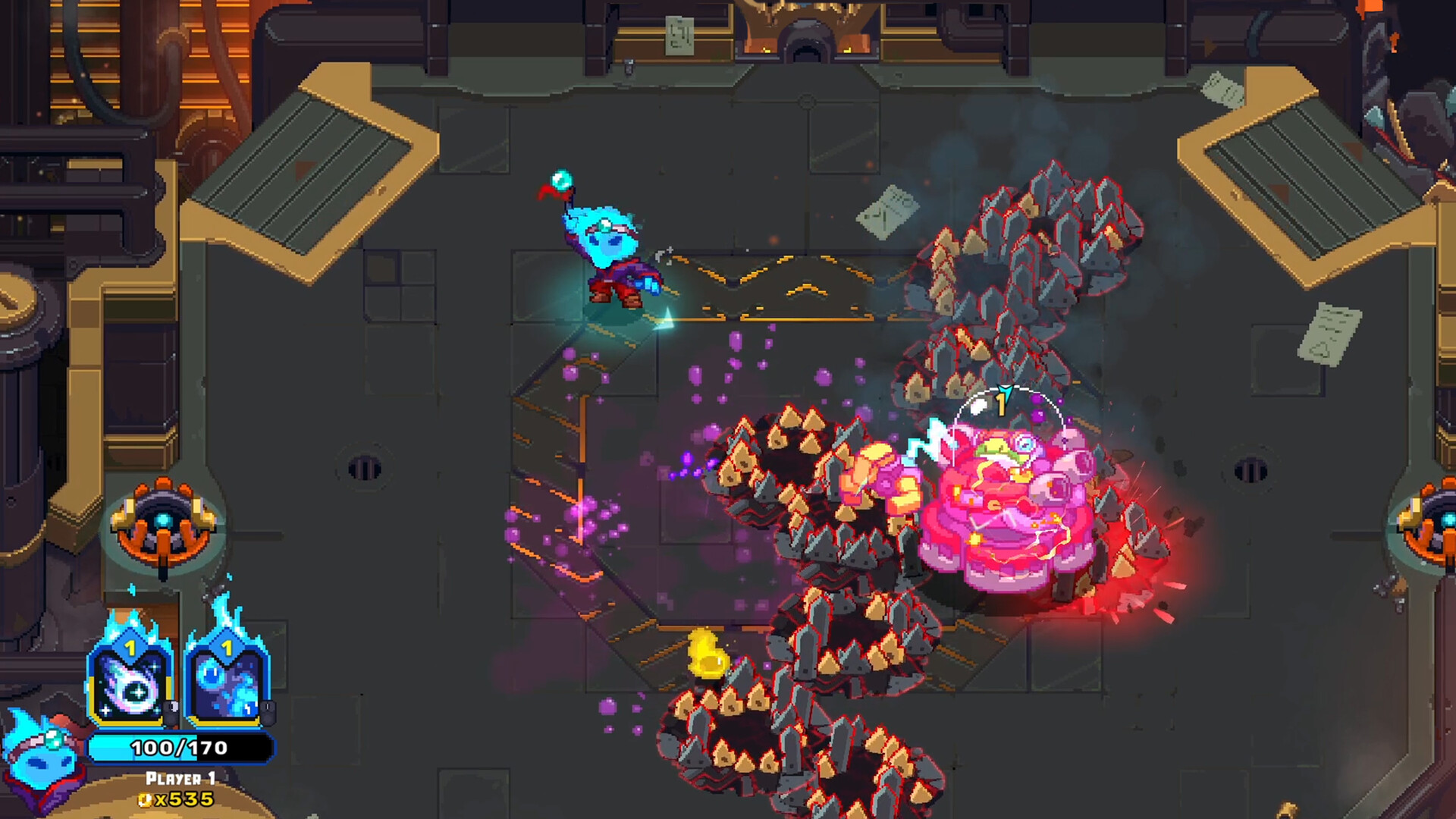Click the yellow number 1 above the boss
This screenshot has height=819, width=1456.
(x=1000, y=406)
